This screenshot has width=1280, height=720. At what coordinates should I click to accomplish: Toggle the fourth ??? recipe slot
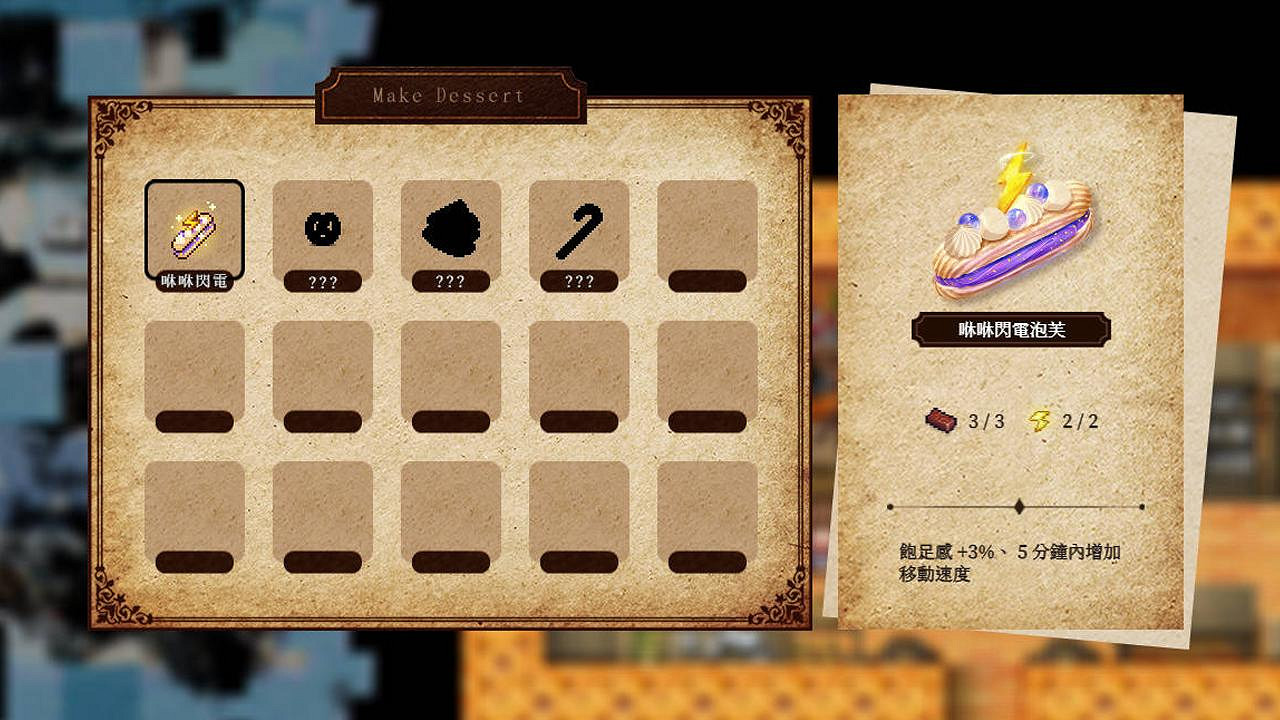click(x=578, y=281)
